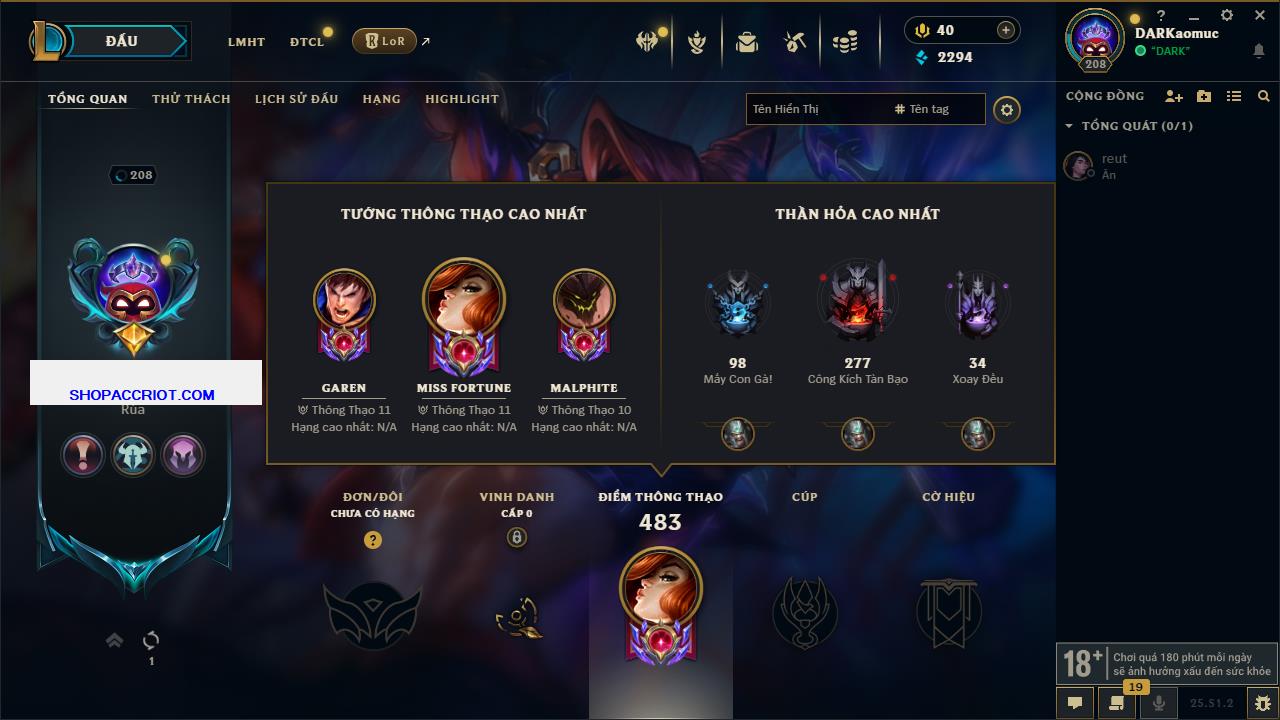Open the loot chest coins icon
Screen dimensions: 1280x720
(845, 42)
